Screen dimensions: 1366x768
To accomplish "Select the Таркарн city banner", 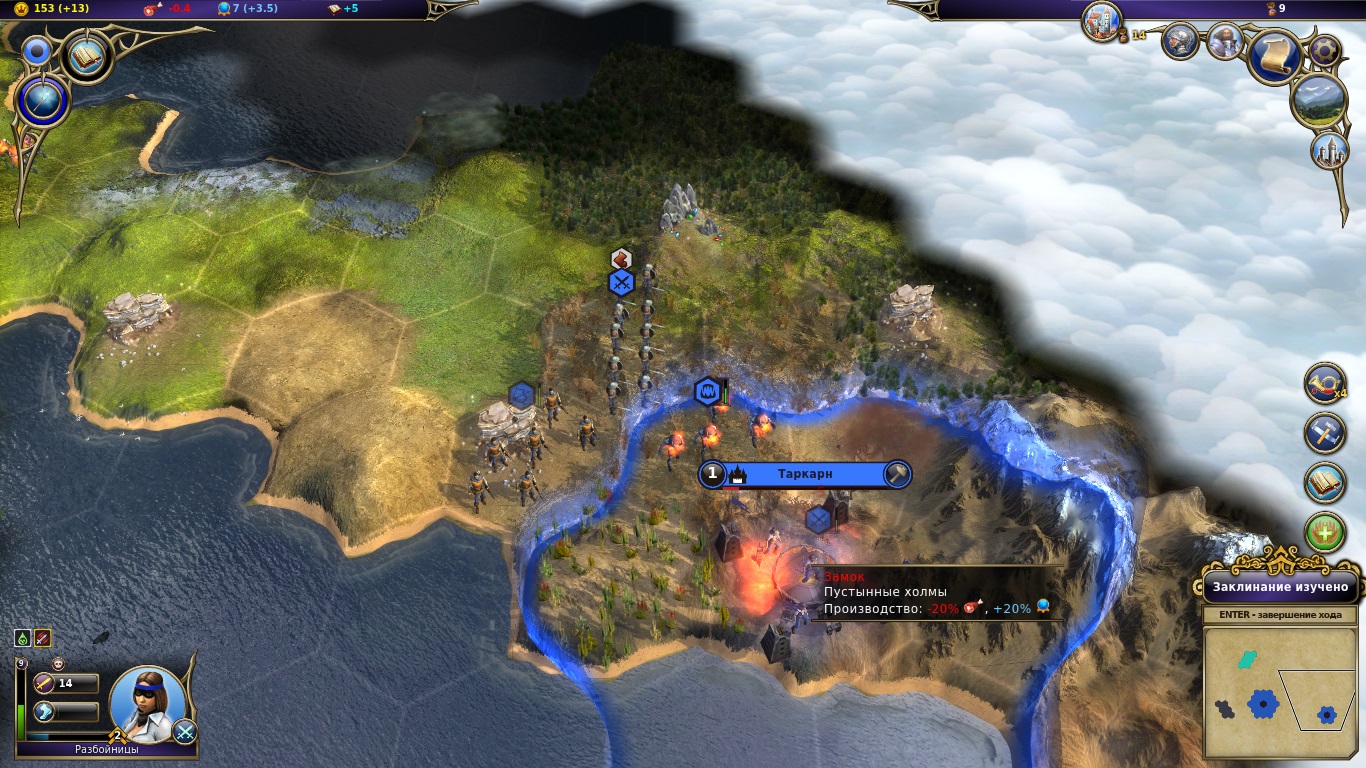I will coord(805,474).
